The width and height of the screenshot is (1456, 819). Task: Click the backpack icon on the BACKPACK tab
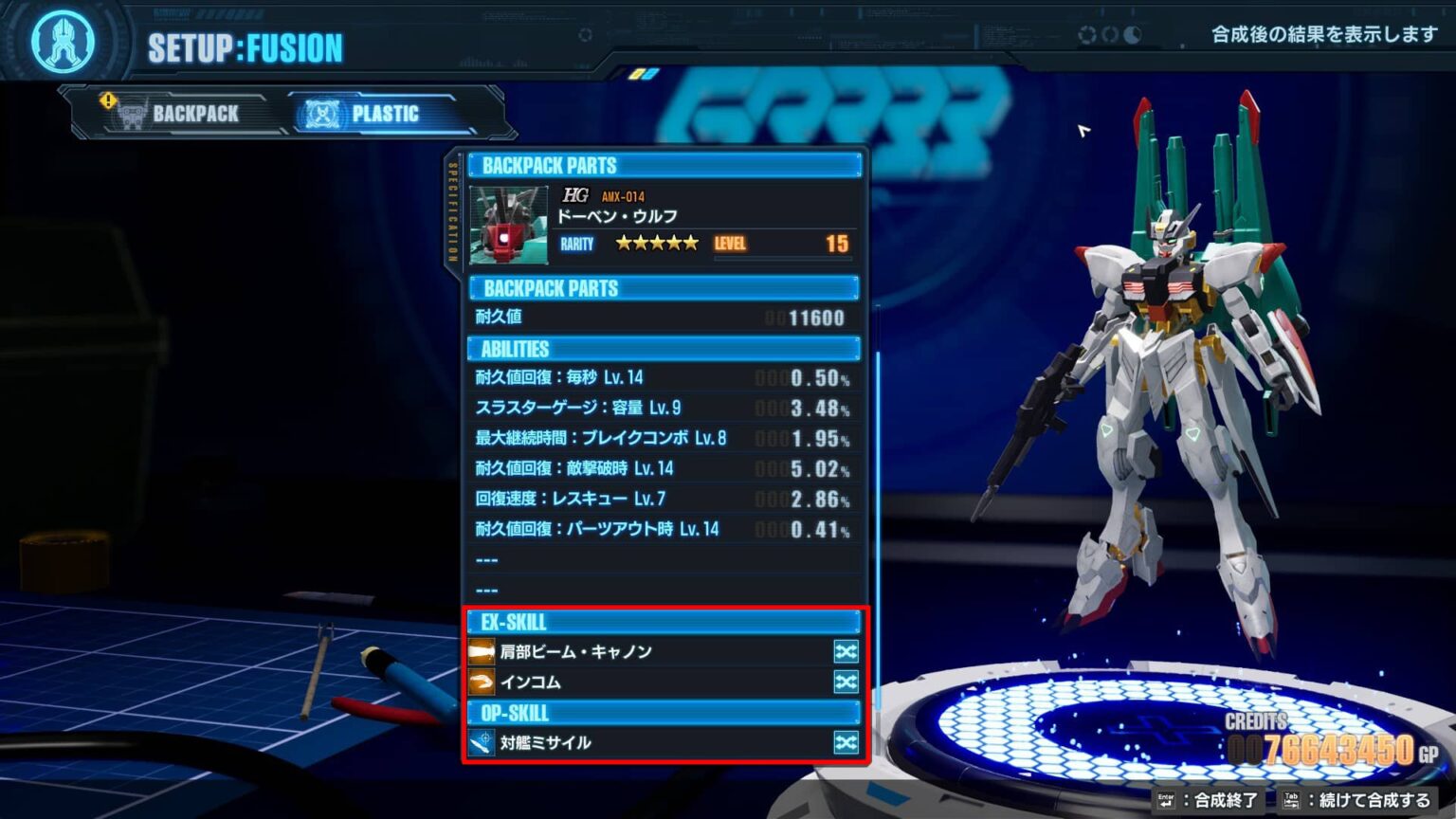(132, 113)
